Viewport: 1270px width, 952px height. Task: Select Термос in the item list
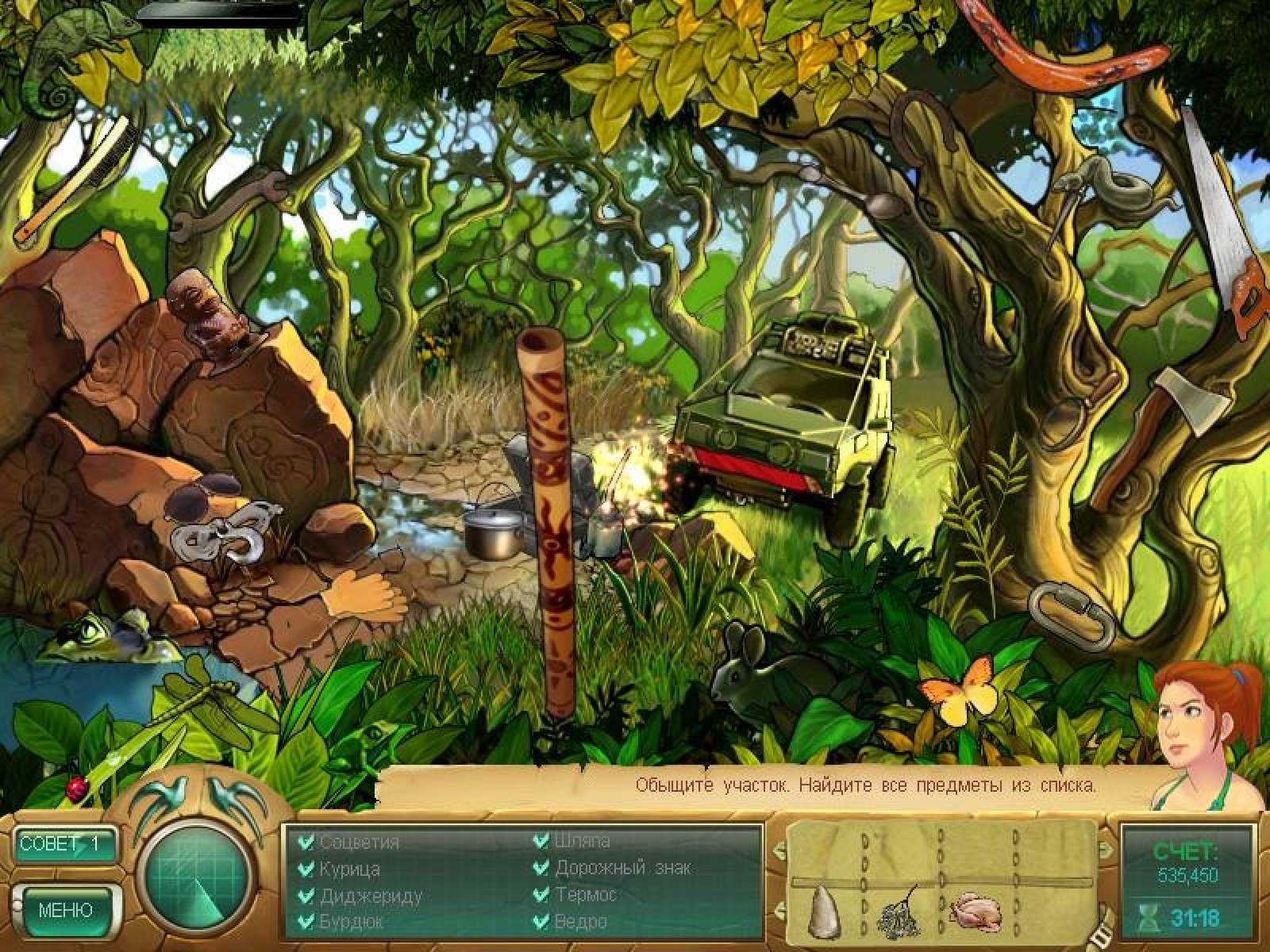586,895
